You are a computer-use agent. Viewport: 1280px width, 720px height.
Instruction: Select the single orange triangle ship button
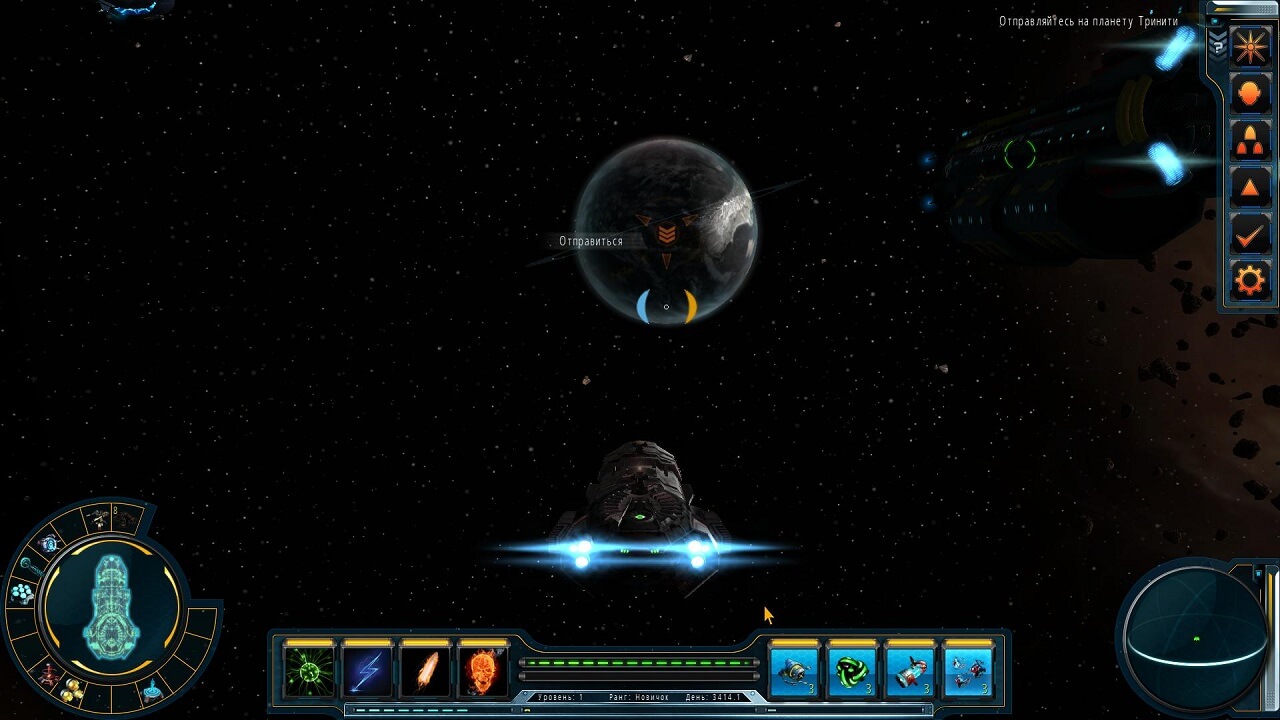pos(1250,187)
